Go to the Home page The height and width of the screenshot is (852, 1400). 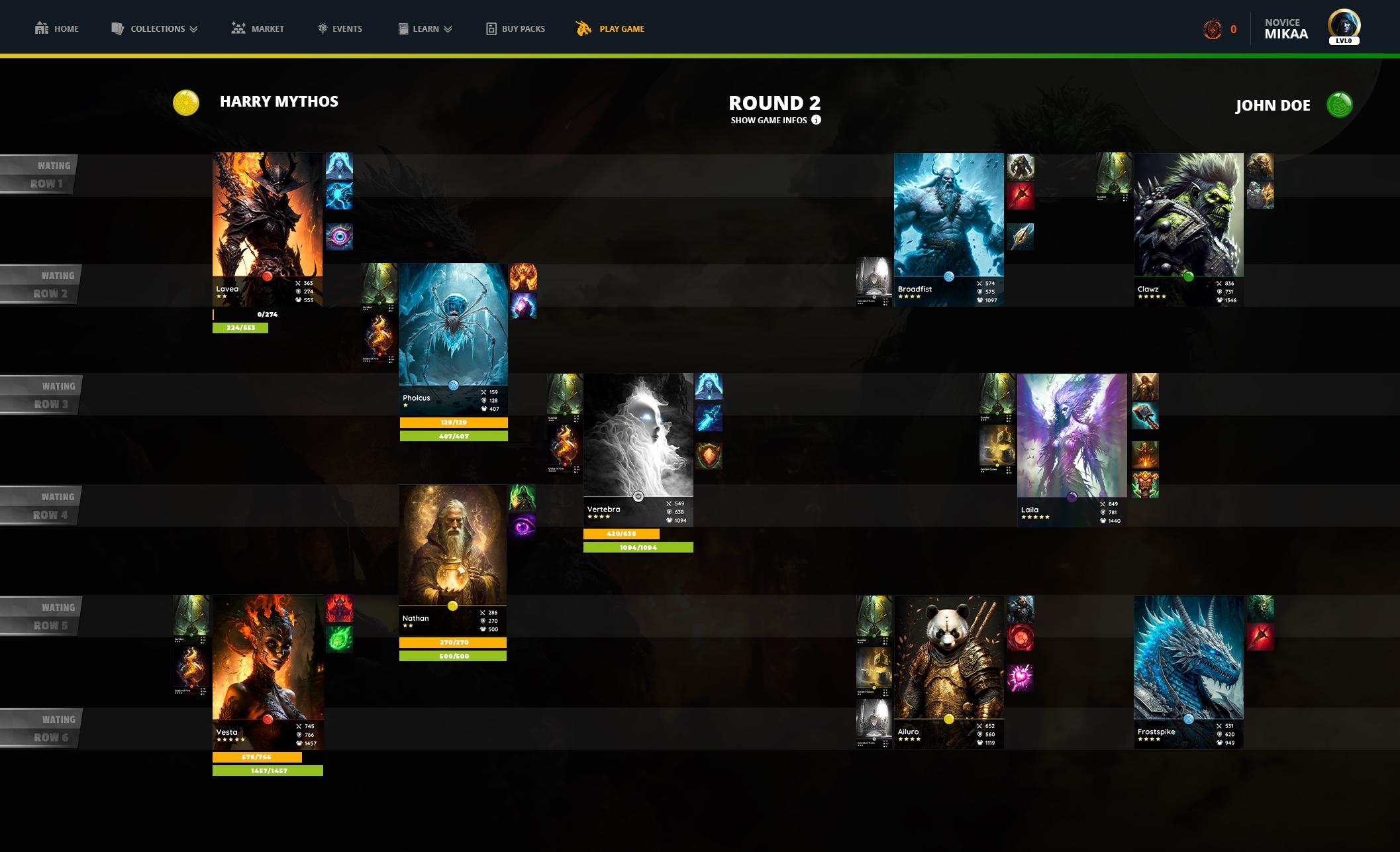tap(57, 28)
